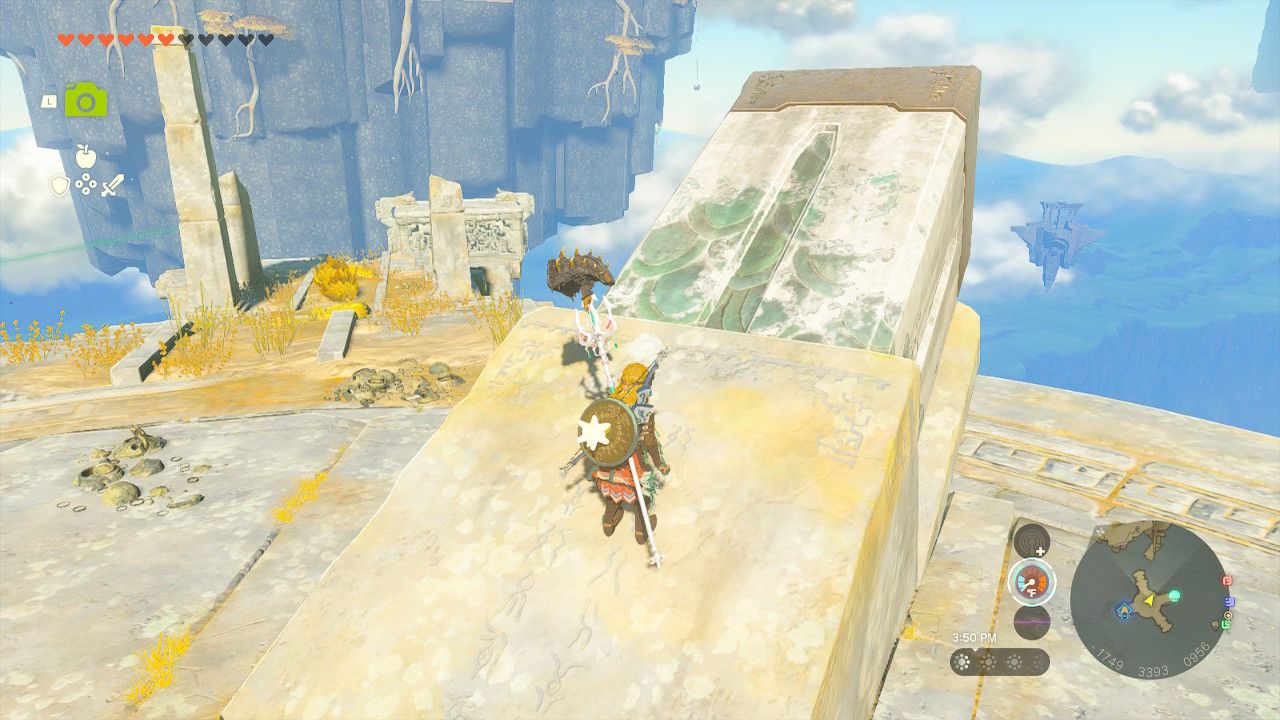This screenshot has height=720, width=1280.
Task: Click the plus on the noise meter
Action: point(1041,551)
